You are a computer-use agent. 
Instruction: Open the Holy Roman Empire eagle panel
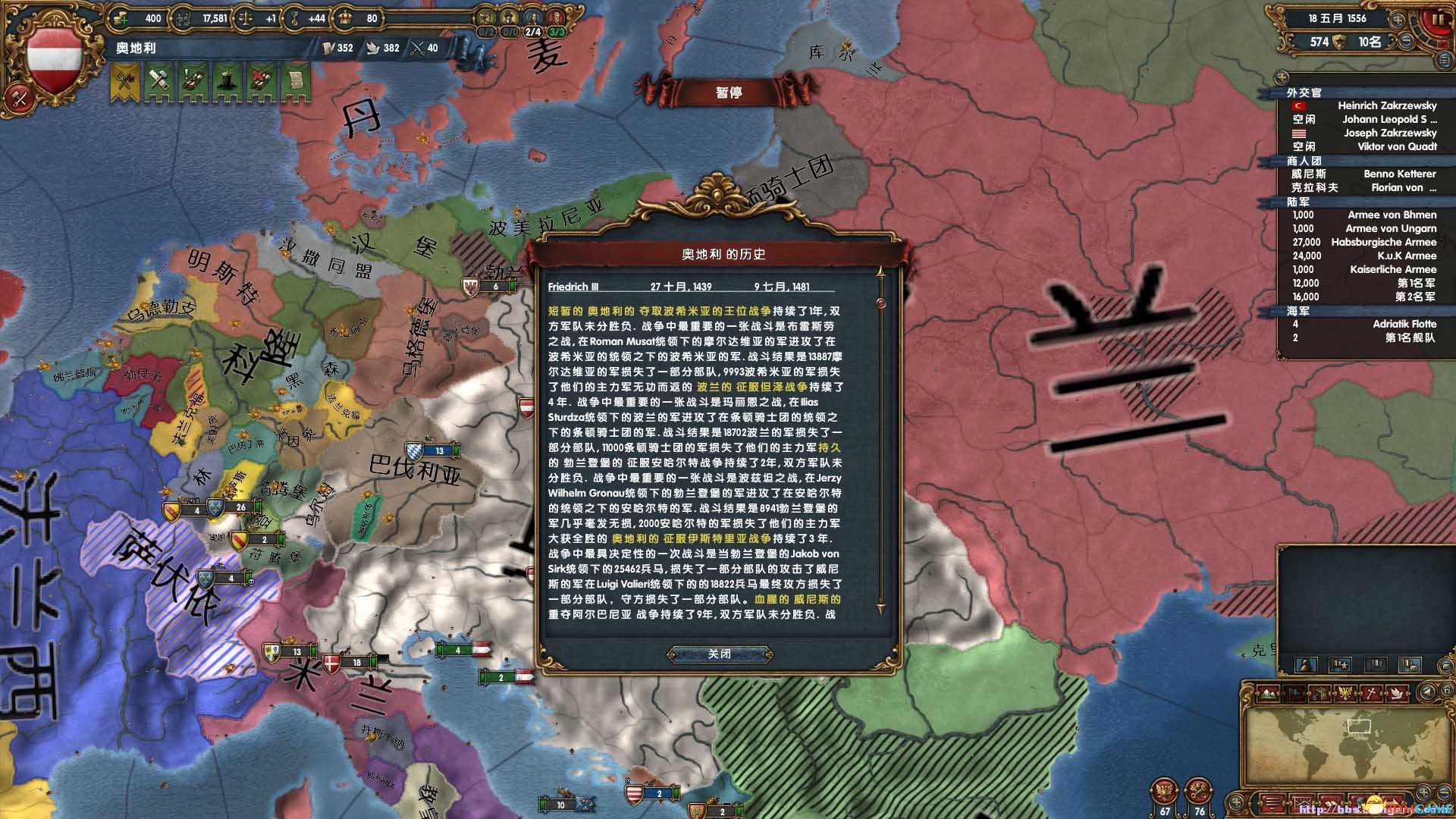(1165, 793)
